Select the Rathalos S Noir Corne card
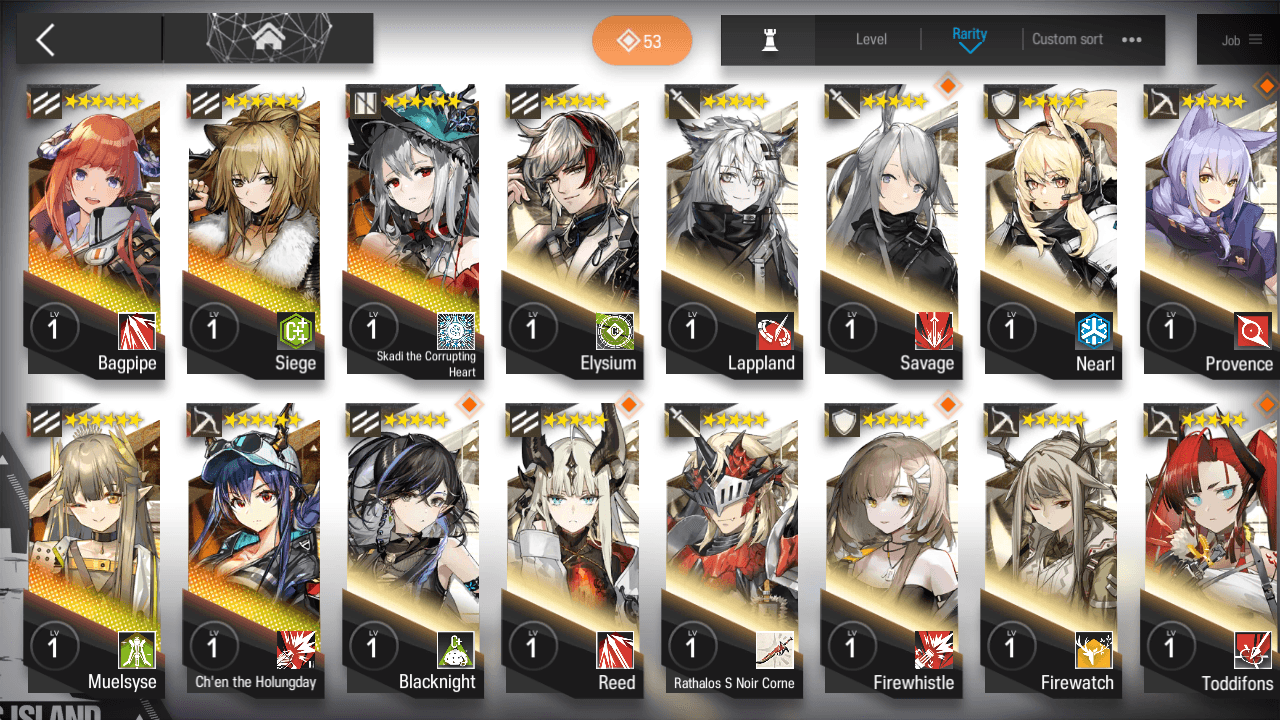 pyautogui.click(x=731, y=550)
